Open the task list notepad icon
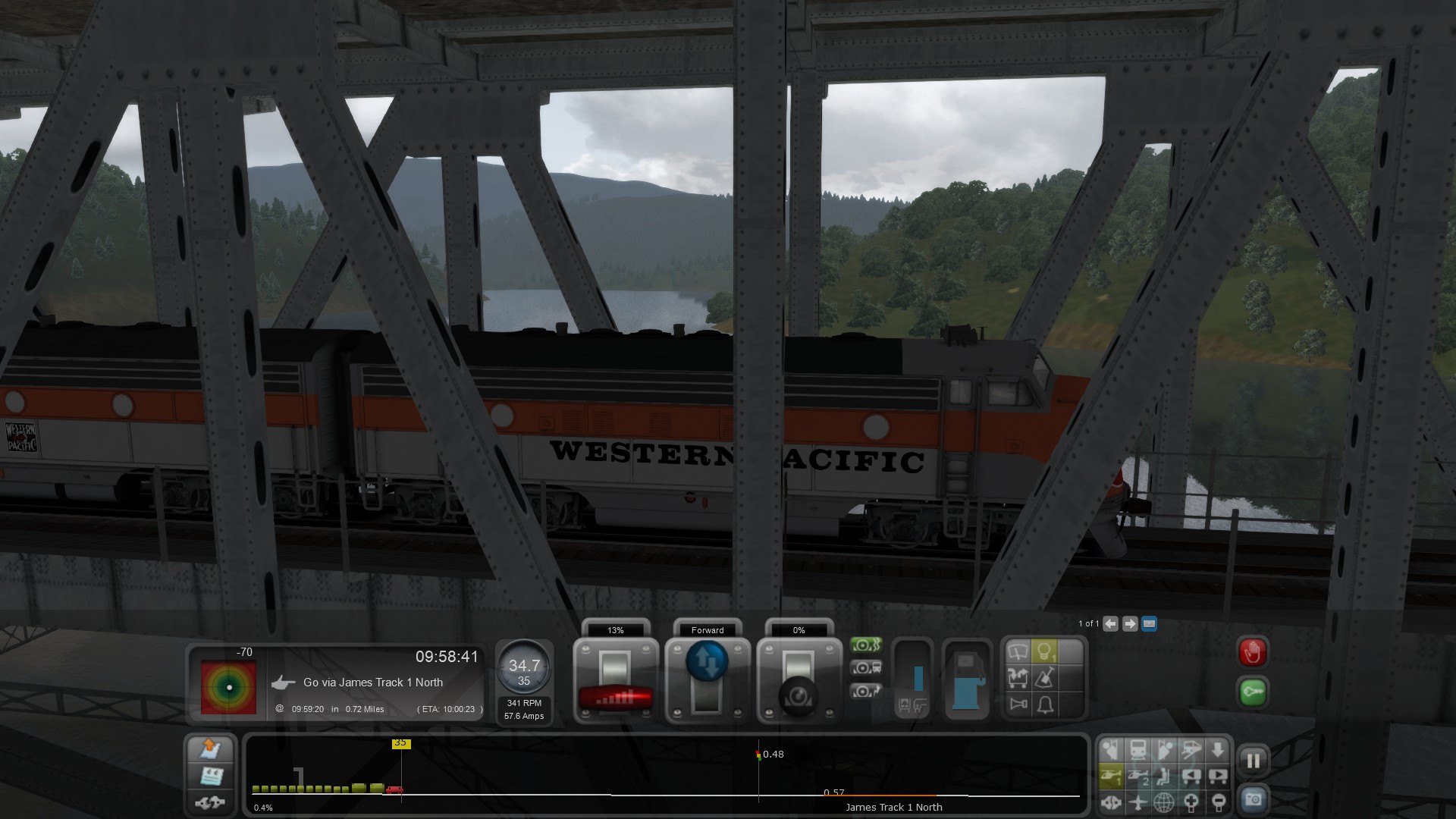This screenshot has width=1456, height=819. click(211, 776)
